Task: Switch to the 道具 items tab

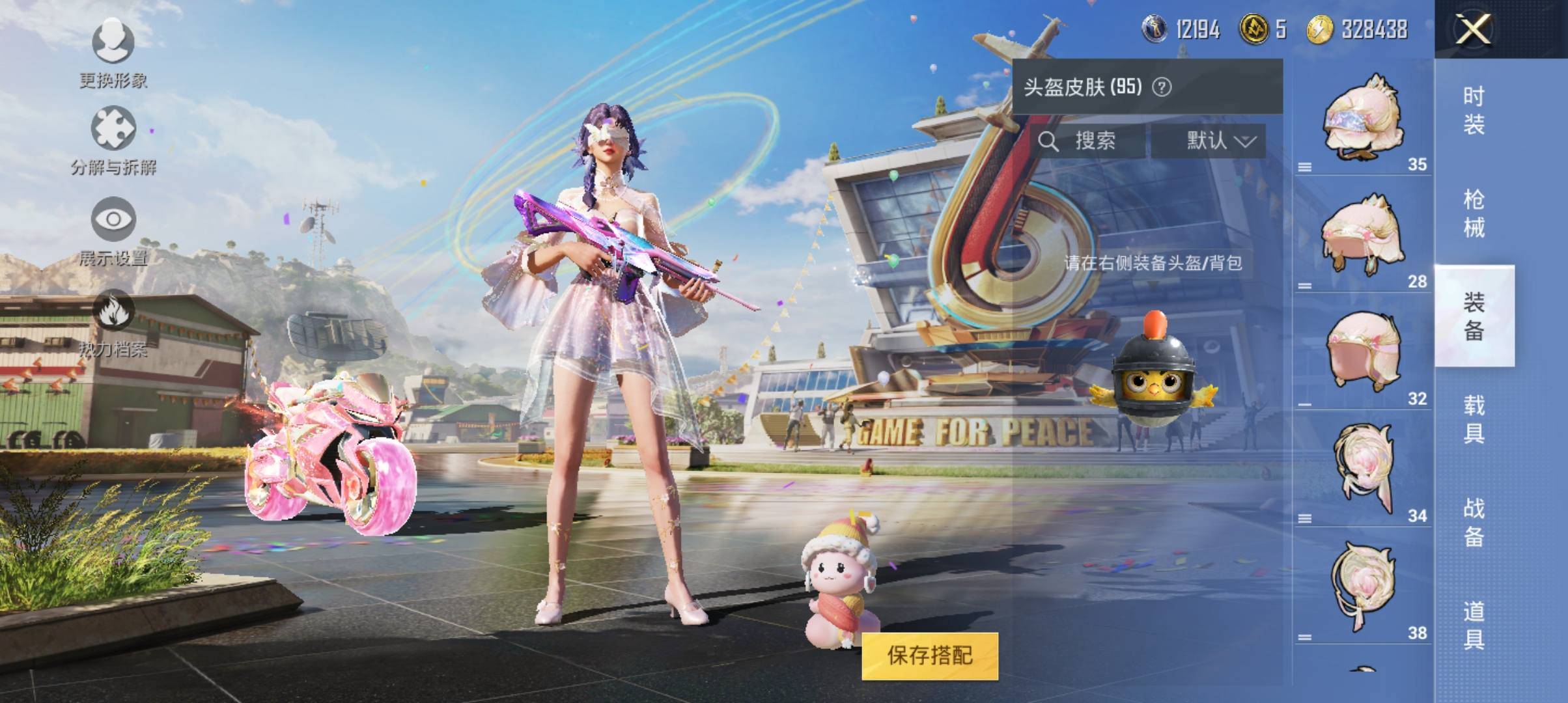Action: click(x=1474, y=625)
